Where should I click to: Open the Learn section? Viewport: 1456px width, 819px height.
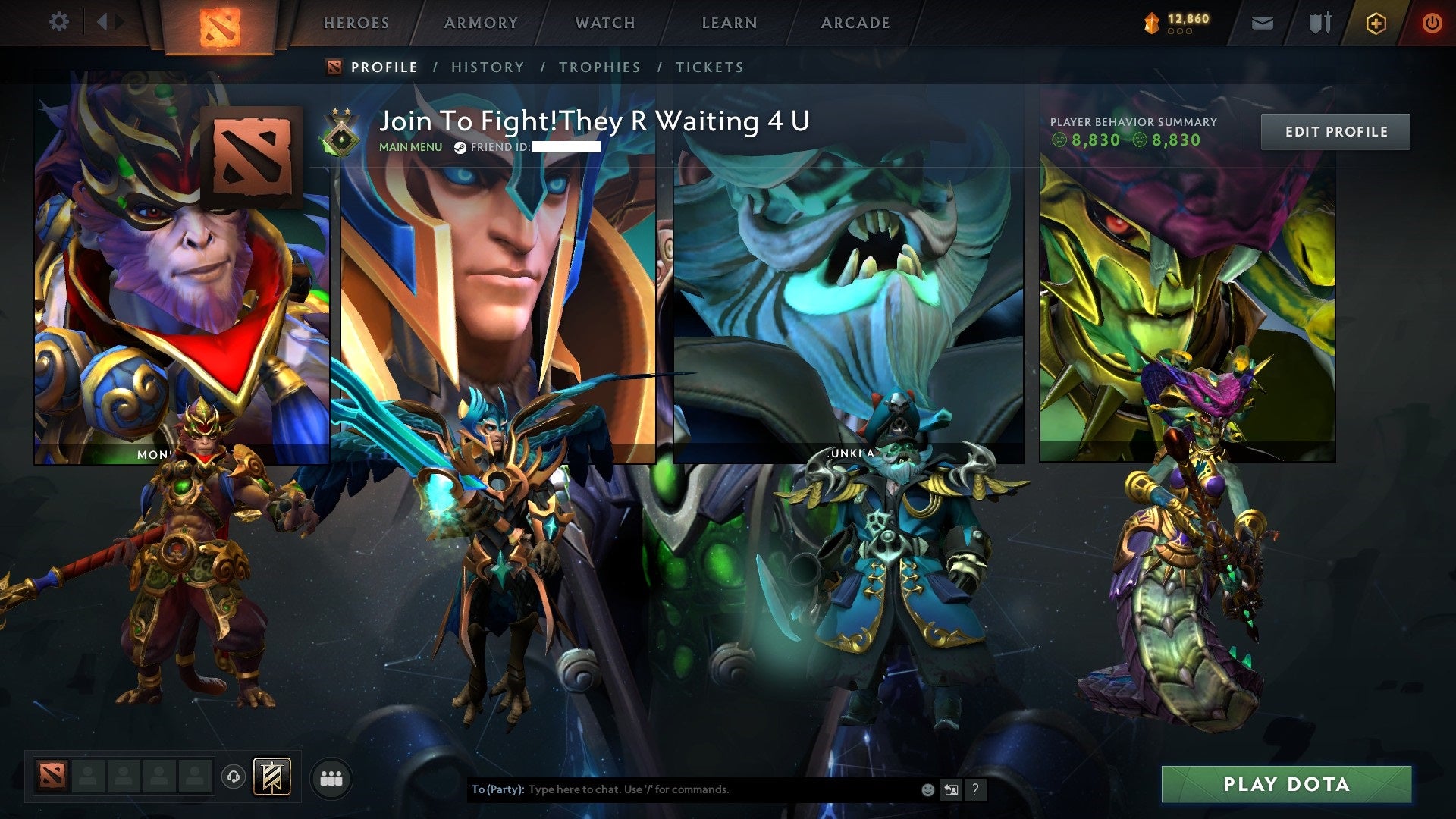click(x=727, y=23)
